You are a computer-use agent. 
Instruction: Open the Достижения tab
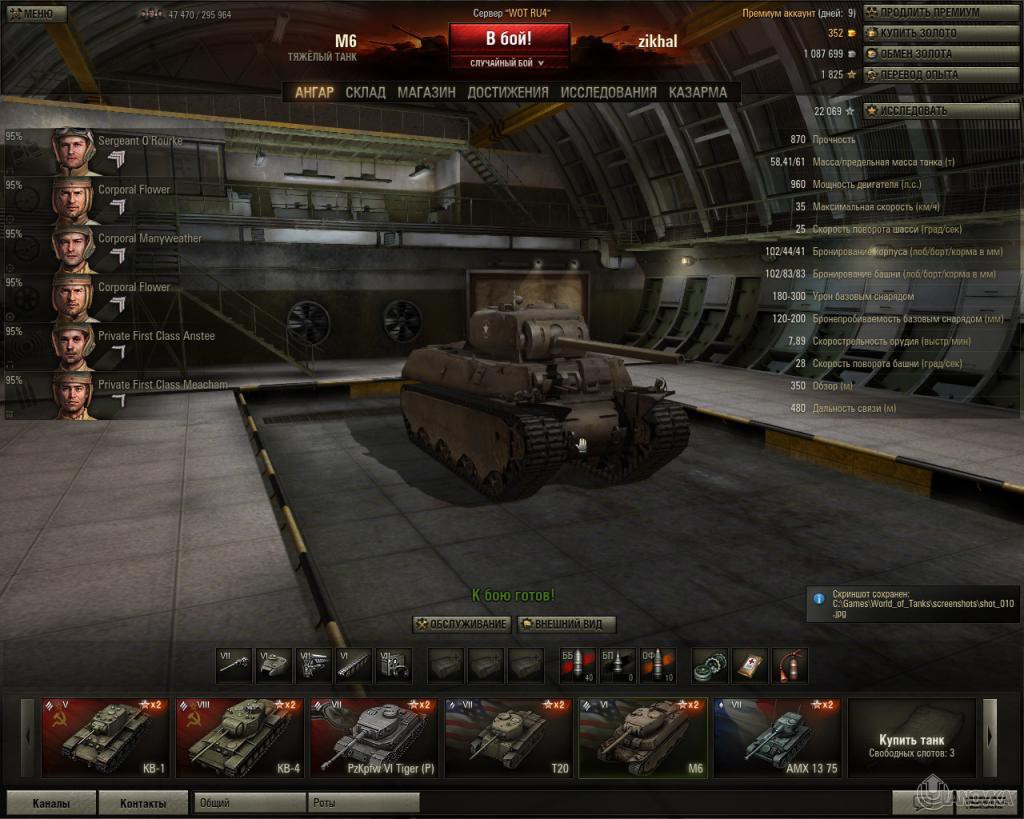(508, 92)
